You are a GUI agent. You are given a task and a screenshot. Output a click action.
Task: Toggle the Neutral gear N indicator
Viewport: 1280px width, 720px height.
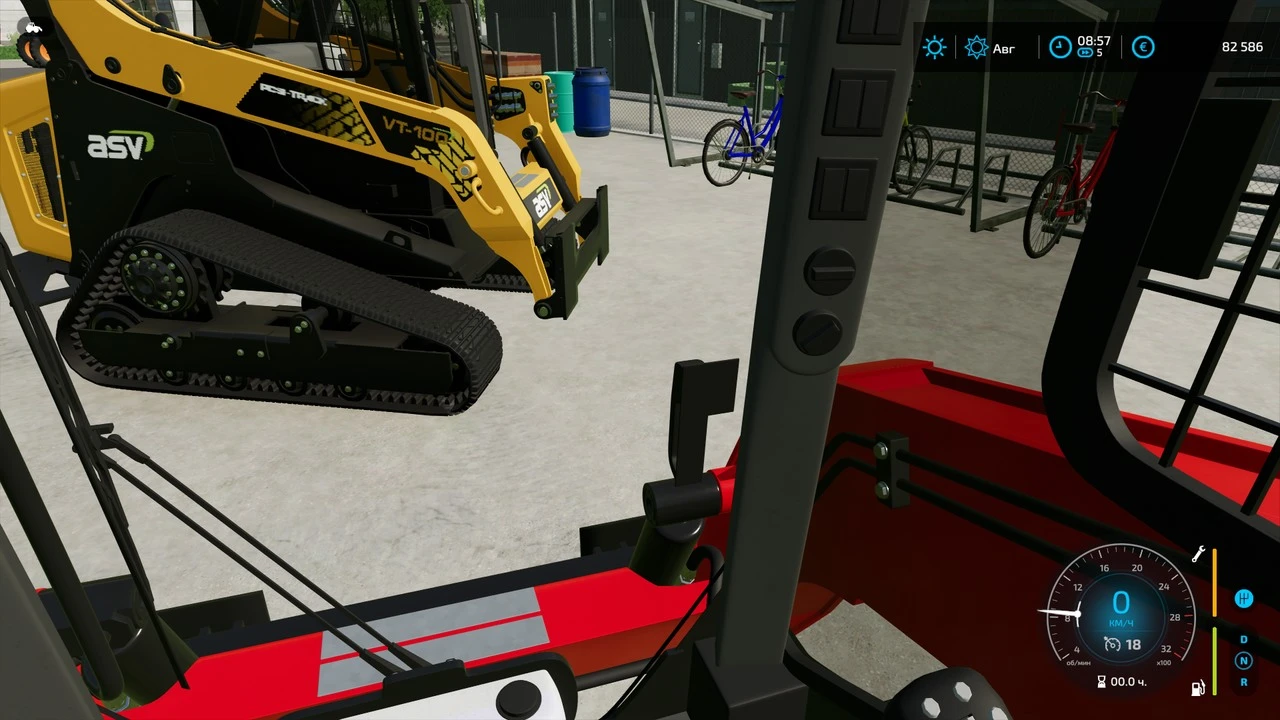coord(1244,661)
